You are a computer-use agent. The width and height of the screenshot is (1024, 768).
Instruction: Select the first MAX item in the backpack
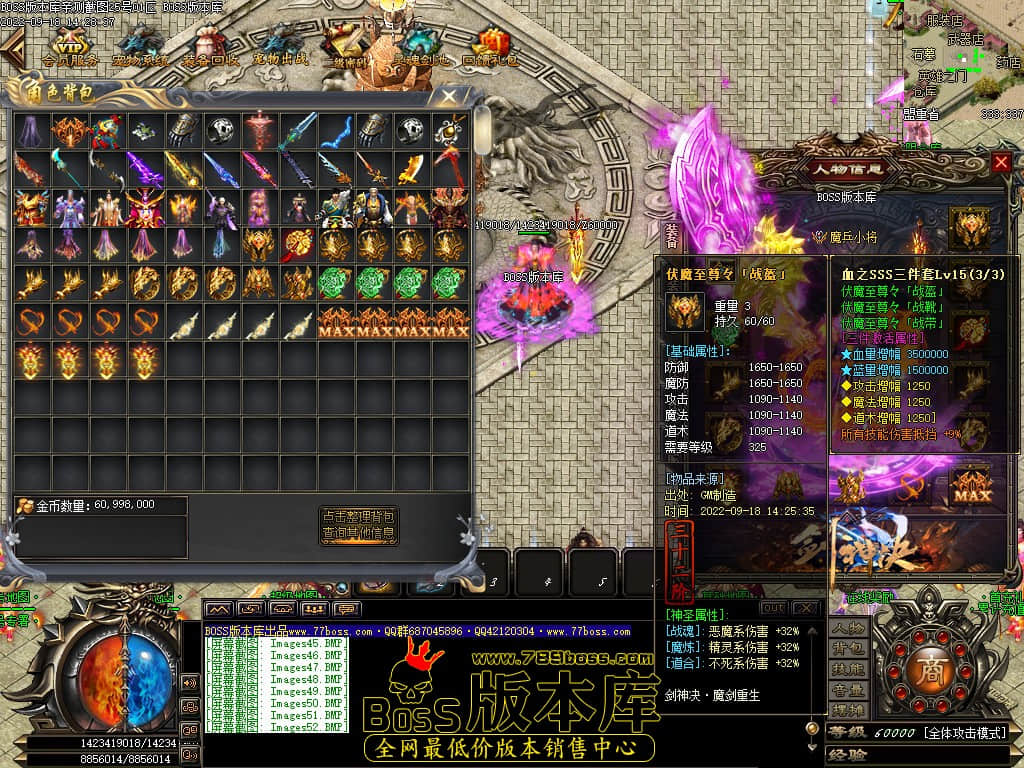coord(337,322)
